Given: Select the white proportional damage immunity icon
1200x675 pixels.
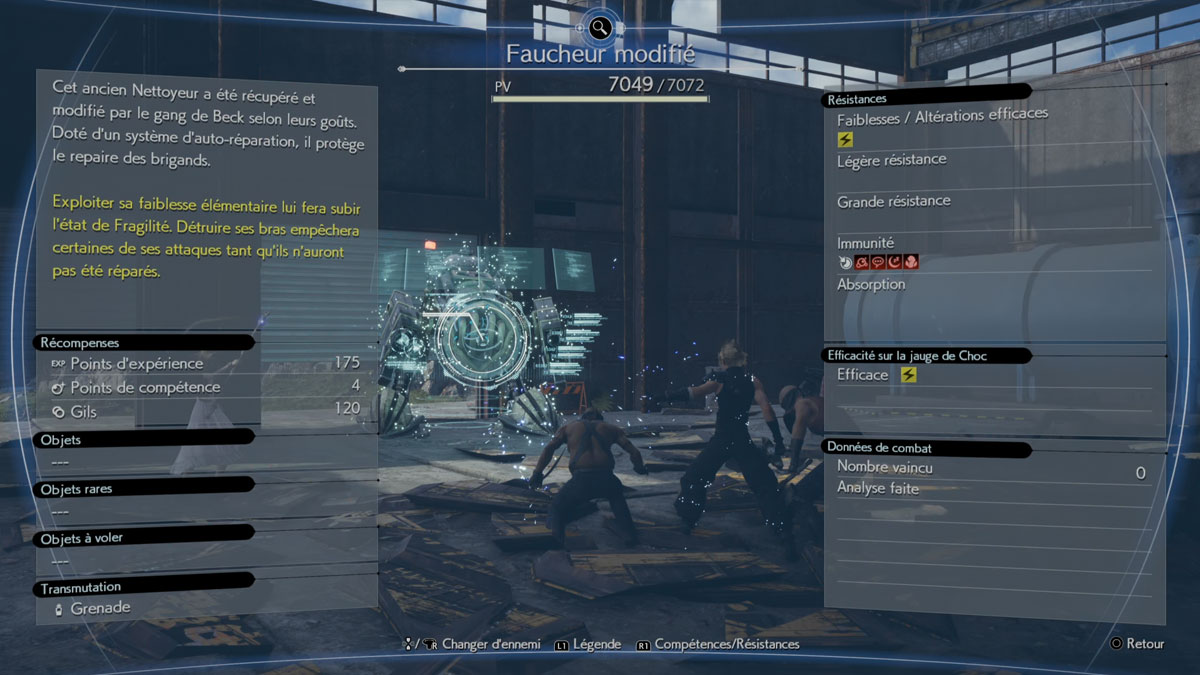Looking at the screenshot, I should [846, 263].
